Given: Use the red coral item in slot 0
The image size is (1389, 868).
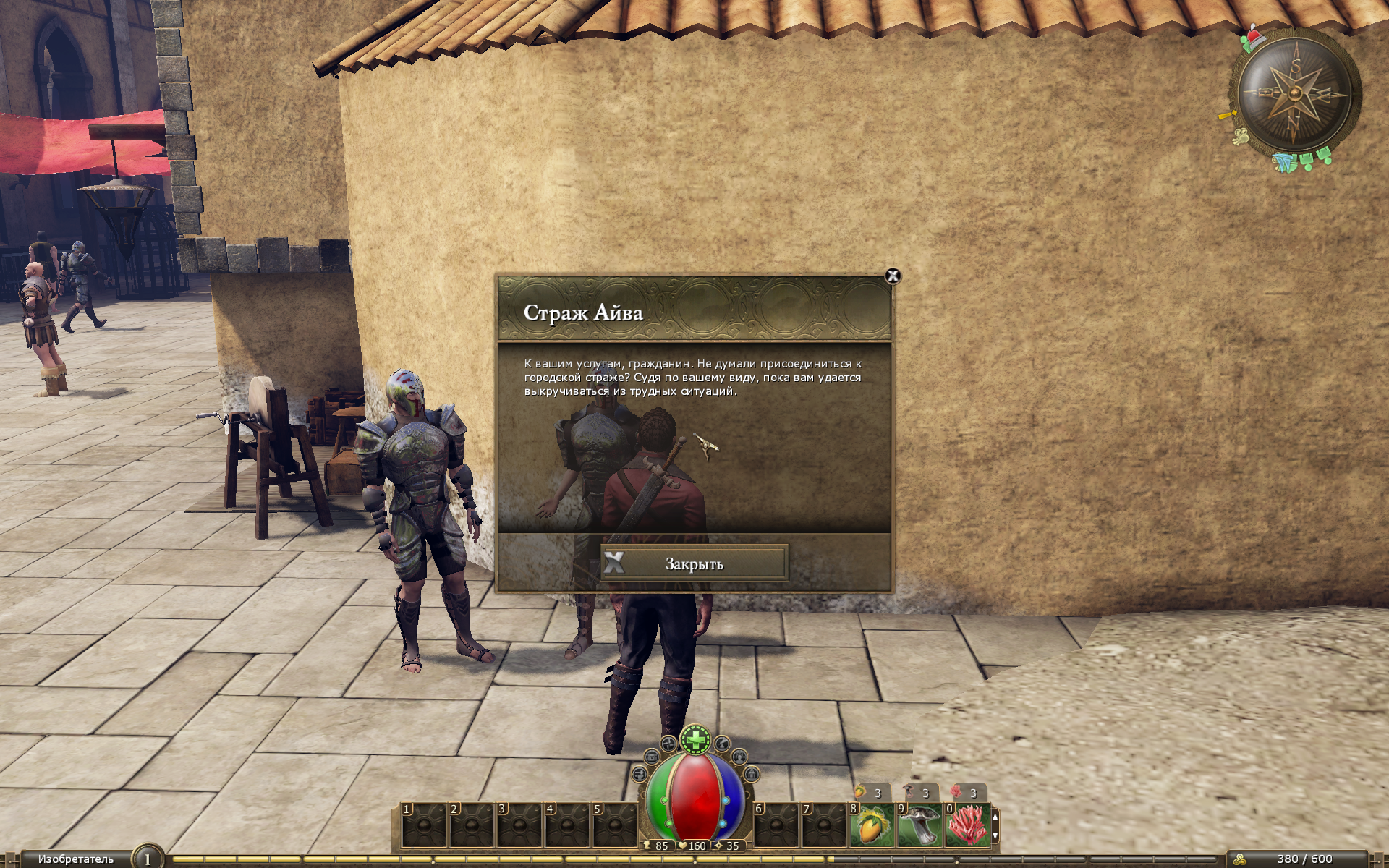Looking at the screenshot, I should point(968,825).
